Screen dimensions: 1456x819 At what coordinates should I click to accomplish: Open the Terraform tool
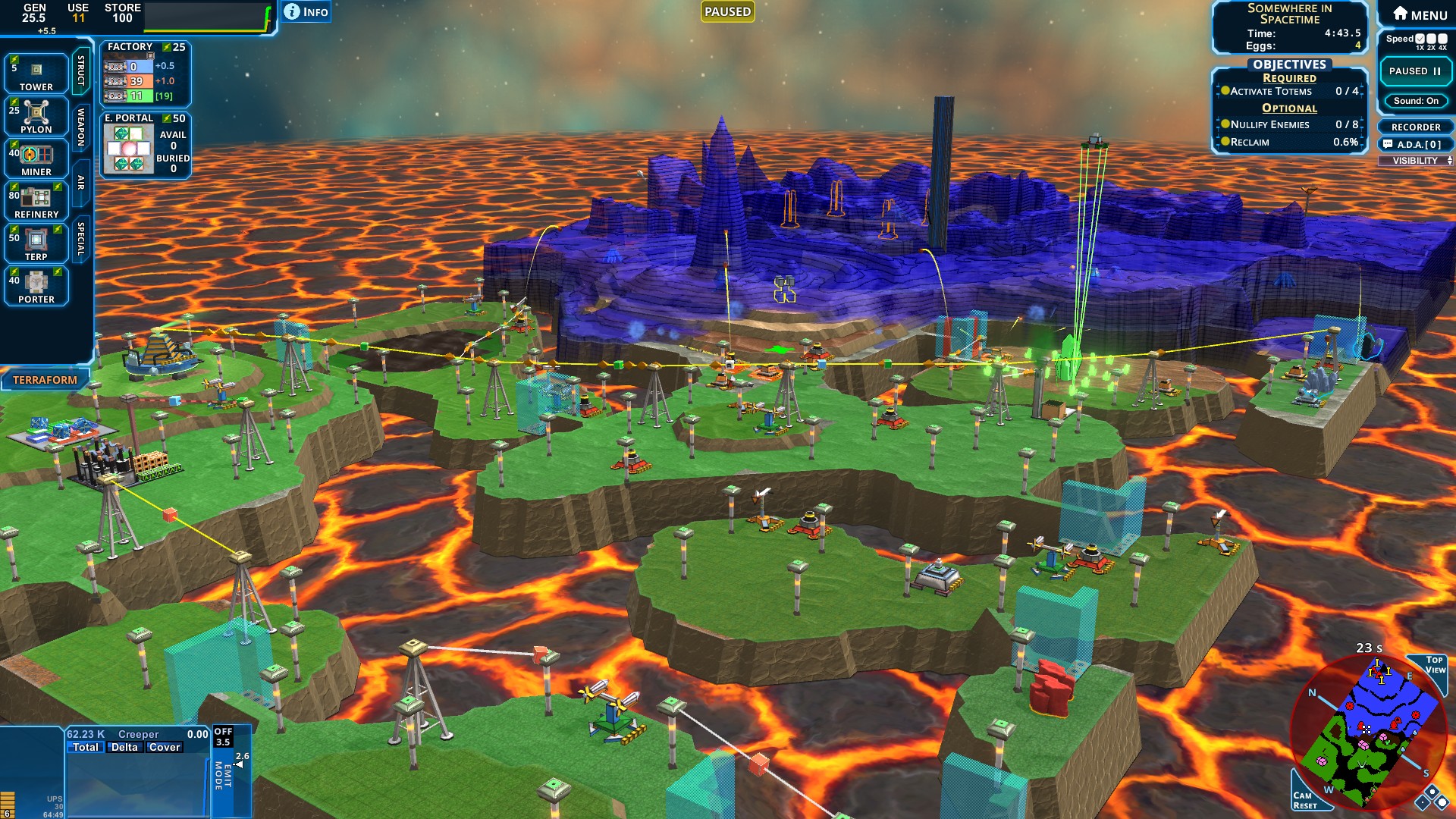point(45,380)
